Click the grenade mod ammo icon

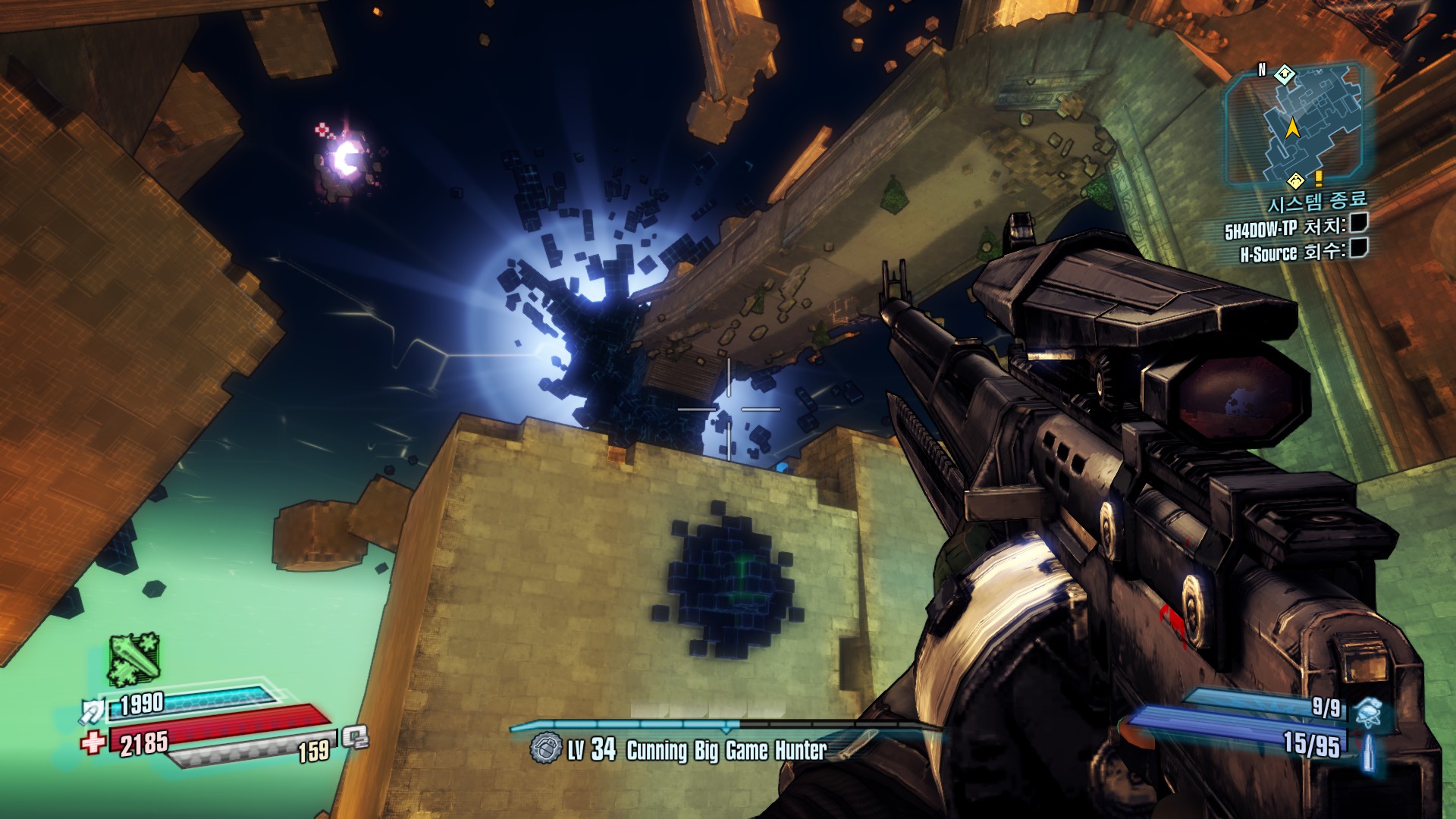(x=1369, y=713)
